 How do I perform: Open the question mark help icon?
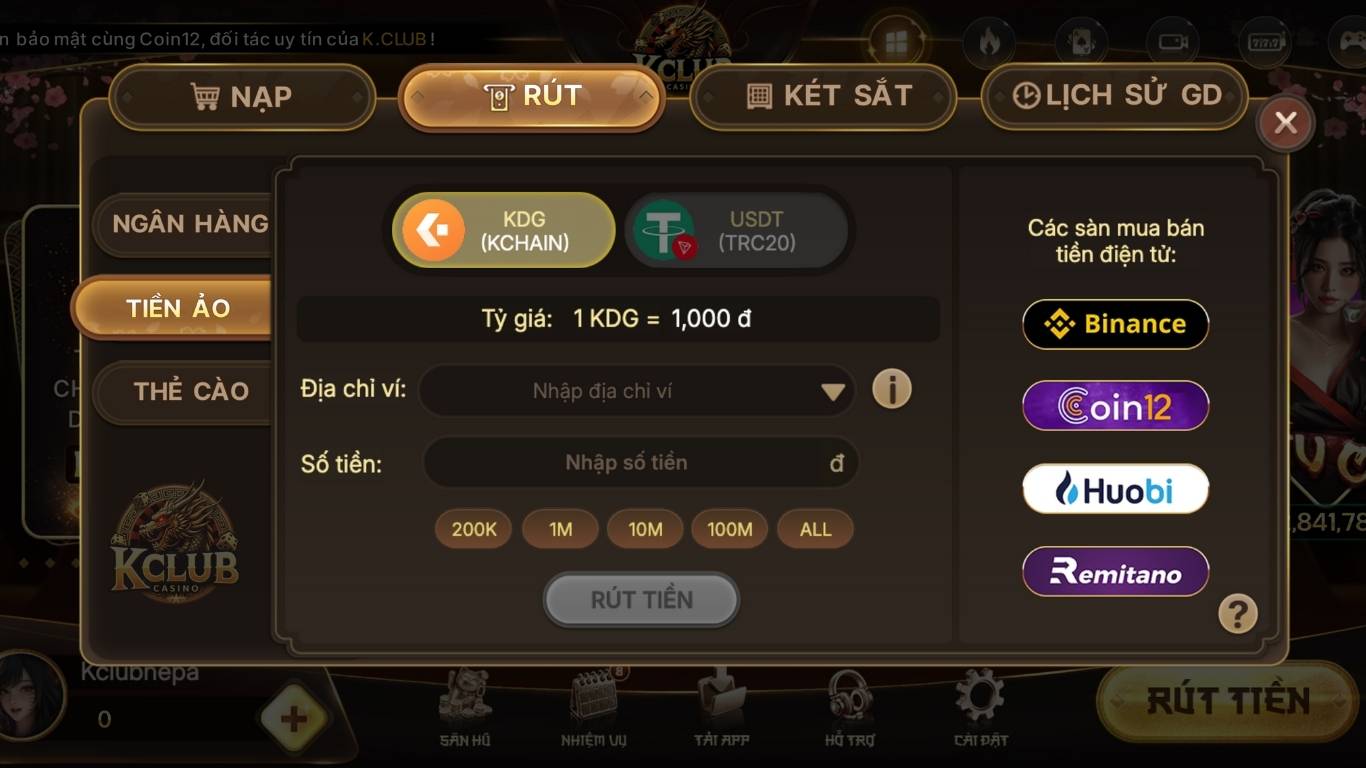pyautogui.click(x=1237, y=615)
